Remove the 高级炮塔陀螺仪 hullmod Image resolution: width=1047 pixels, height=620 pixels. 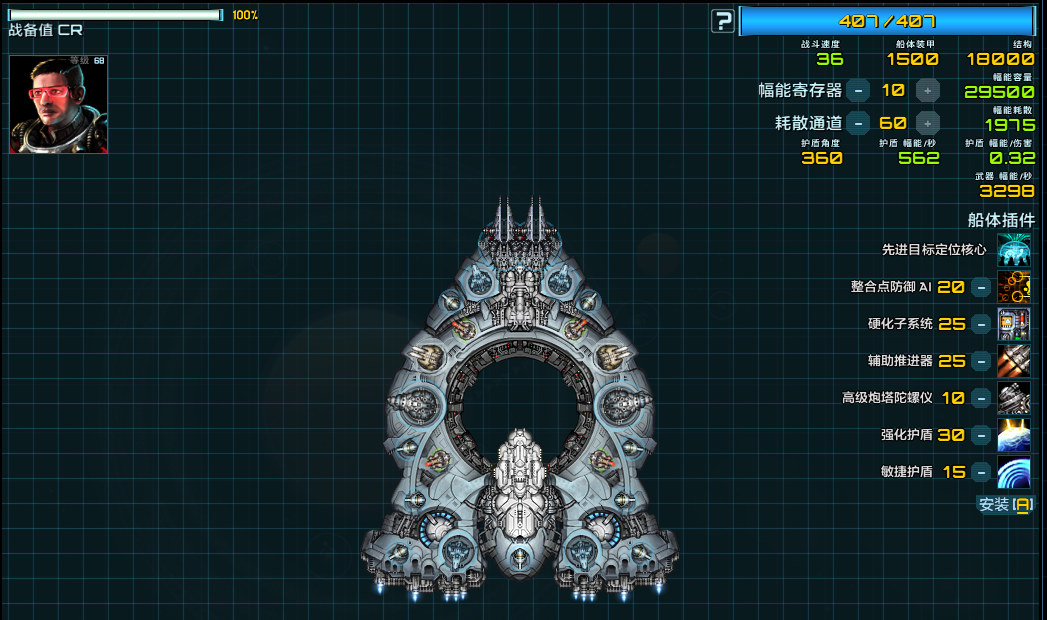click(x=982, y=398)
